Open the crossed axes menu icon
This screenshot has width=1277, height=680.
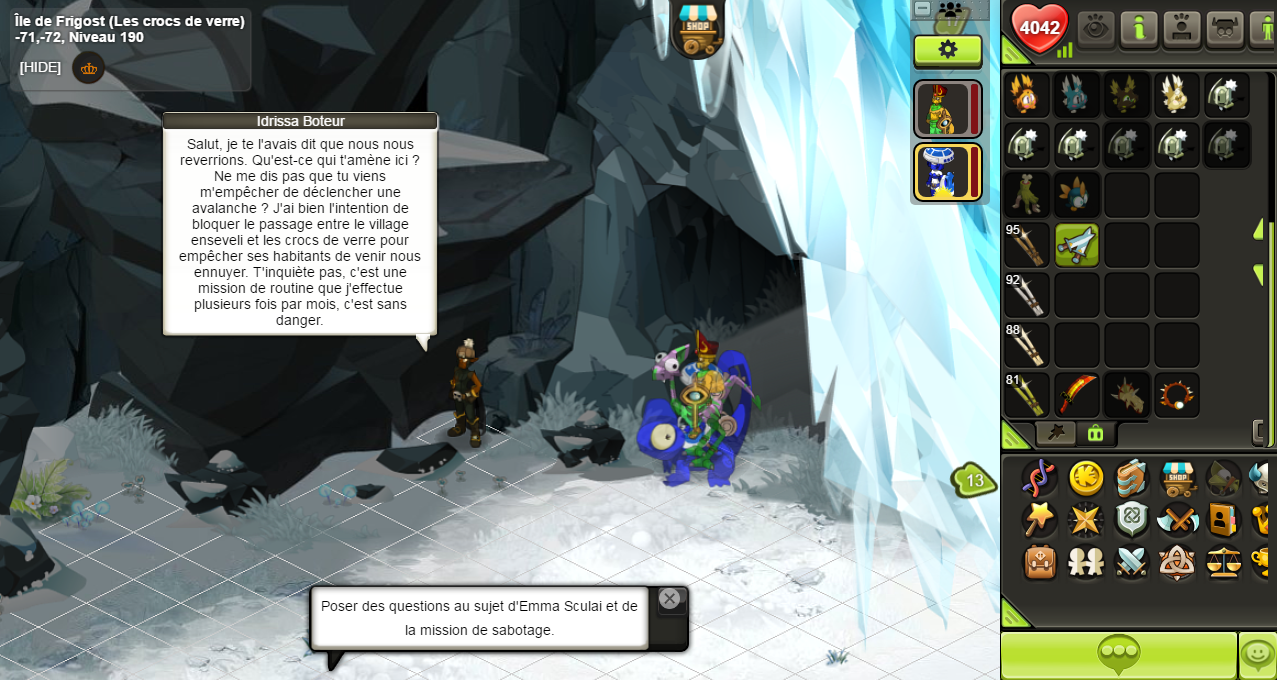1178,520
